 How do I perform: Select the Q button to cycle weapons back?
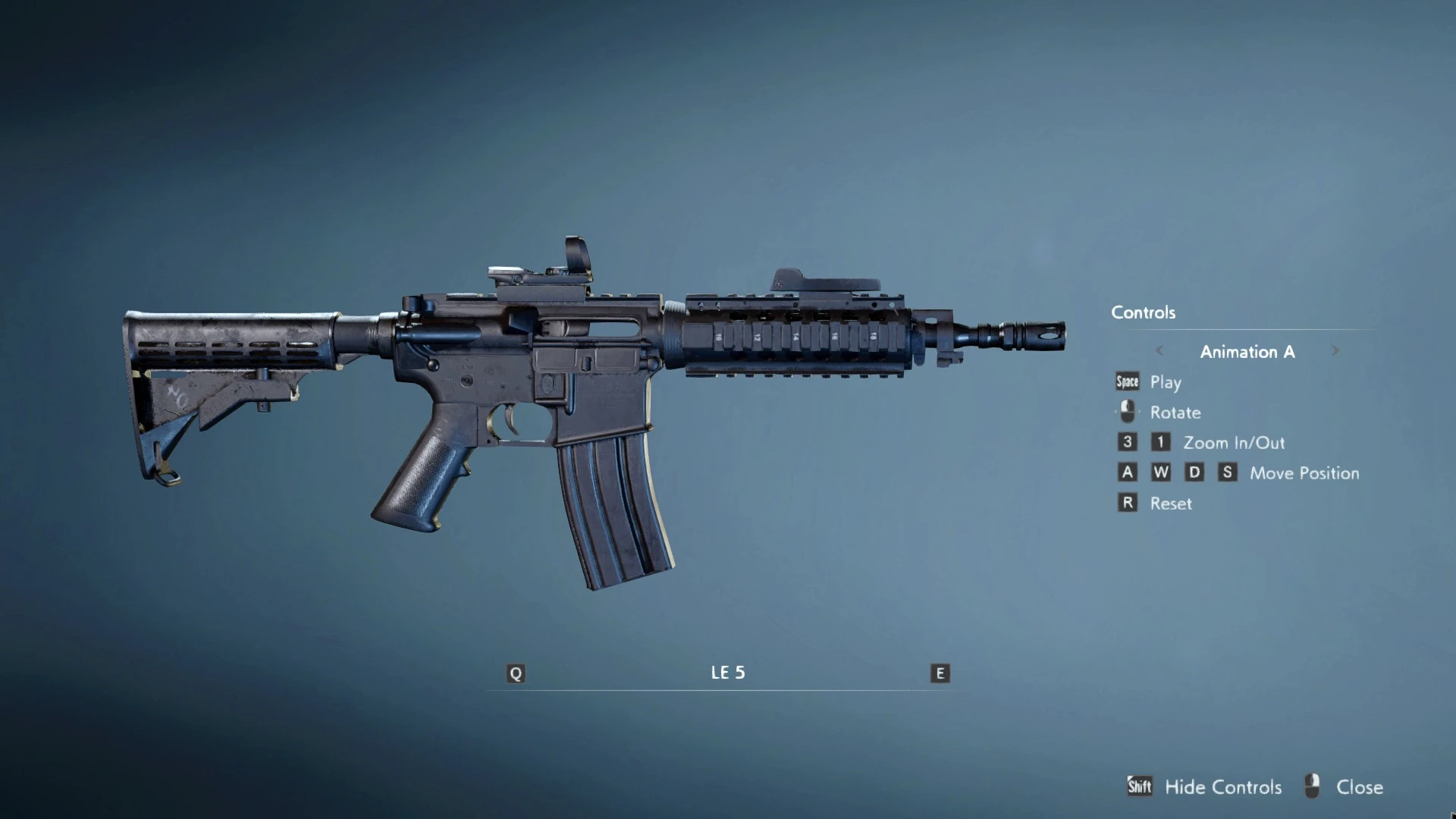[x=516, y=672]
